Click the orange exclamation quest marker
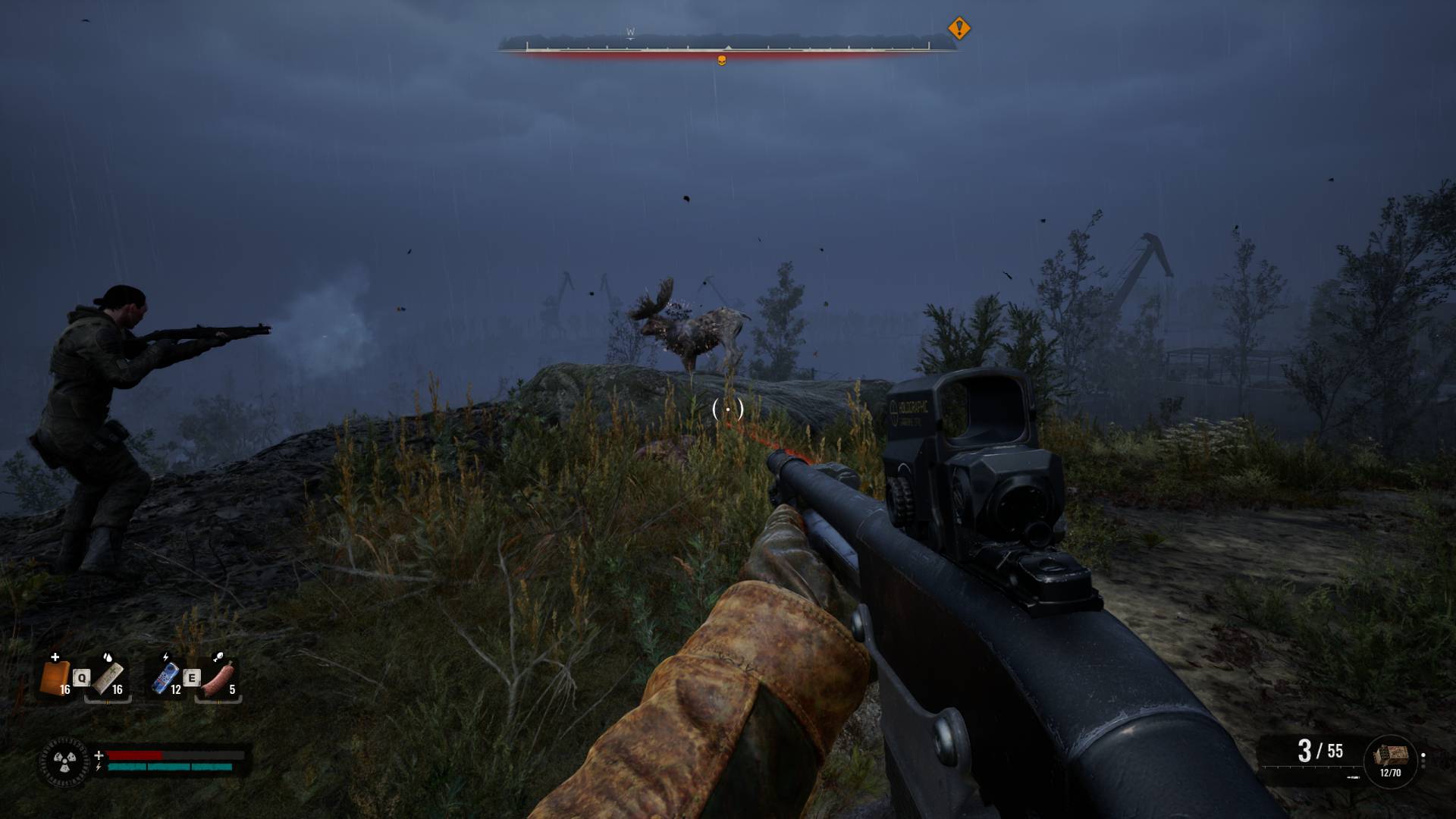The width and height of the screenshot is (1456, 819). [x=959, y=29]
